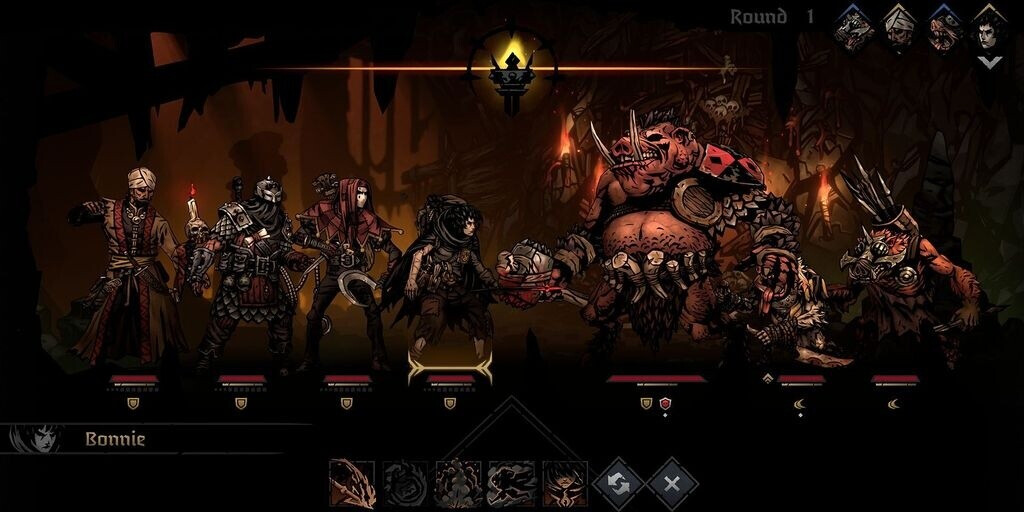Click the turbaned hero turn-order portrait
The height and width of the screenshot is (512, 1024).
tap(900, 28)
